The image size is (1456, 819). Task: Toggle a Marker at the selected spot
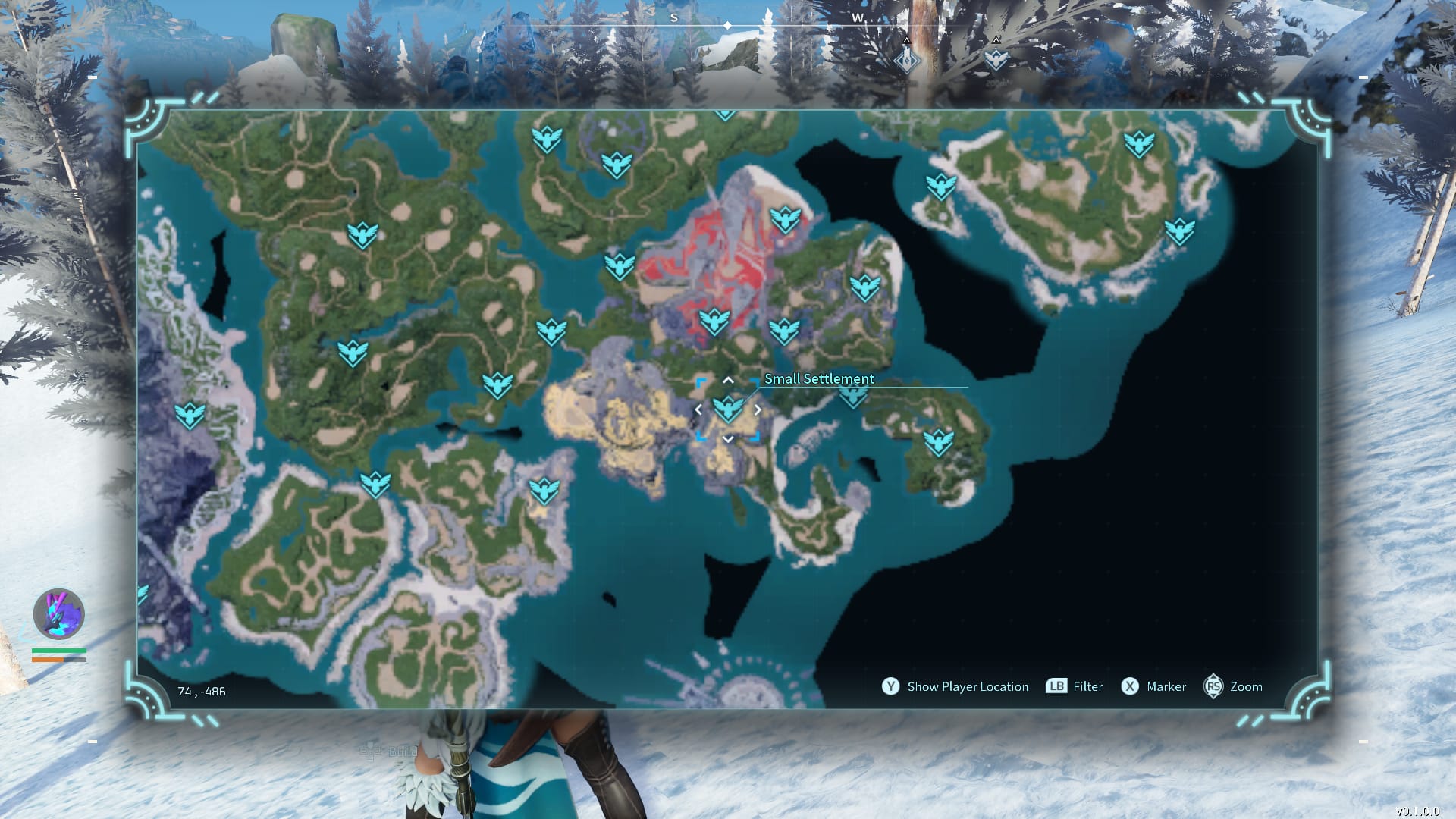pos(1166,686)
